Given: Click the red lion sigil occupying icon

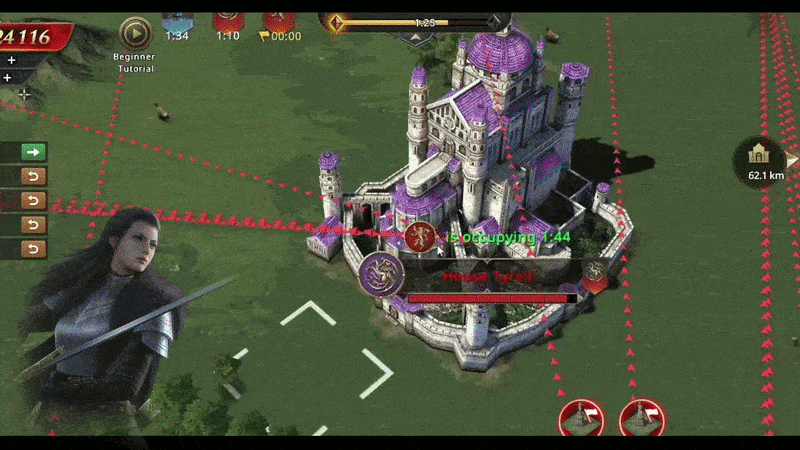Looking at the screenshot, I should pos(420,237).
